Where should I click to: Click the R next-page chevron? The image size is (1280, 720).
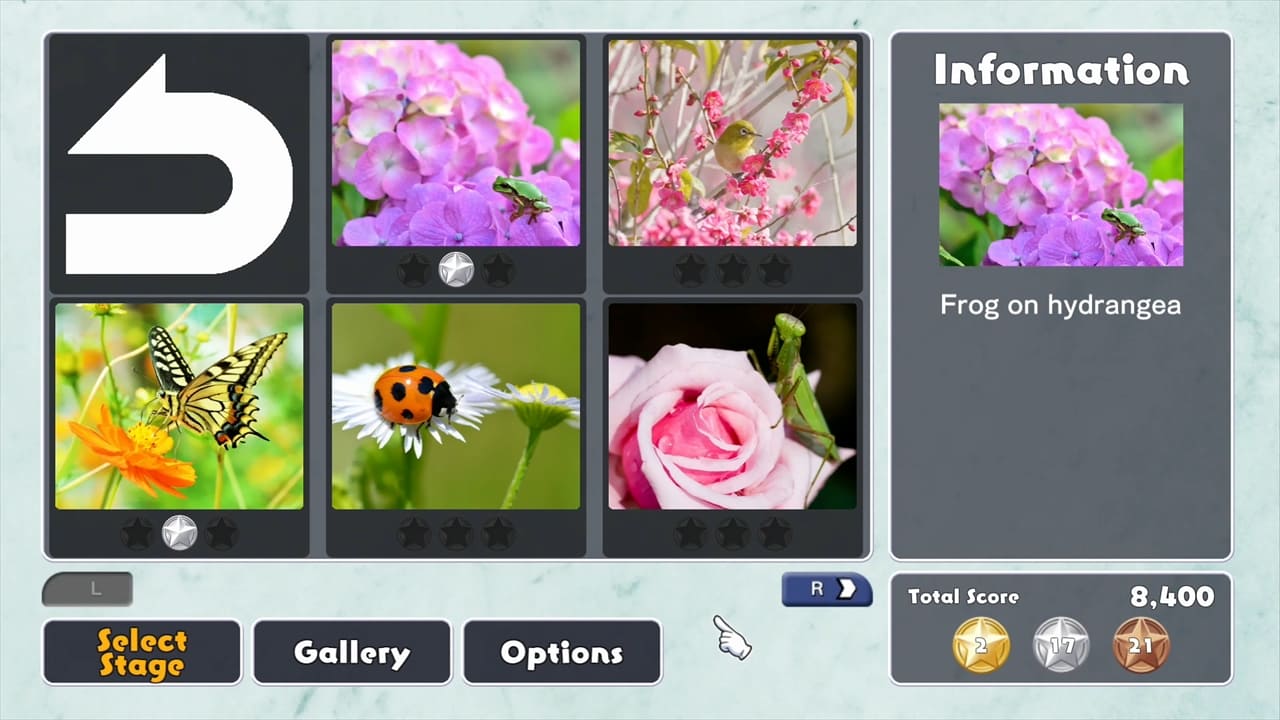(826, 590)
